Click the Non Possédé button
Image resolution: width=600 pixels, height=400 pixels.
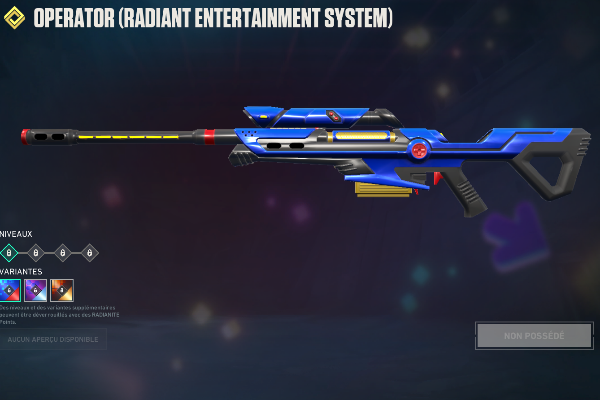click(x=534, y=336)
